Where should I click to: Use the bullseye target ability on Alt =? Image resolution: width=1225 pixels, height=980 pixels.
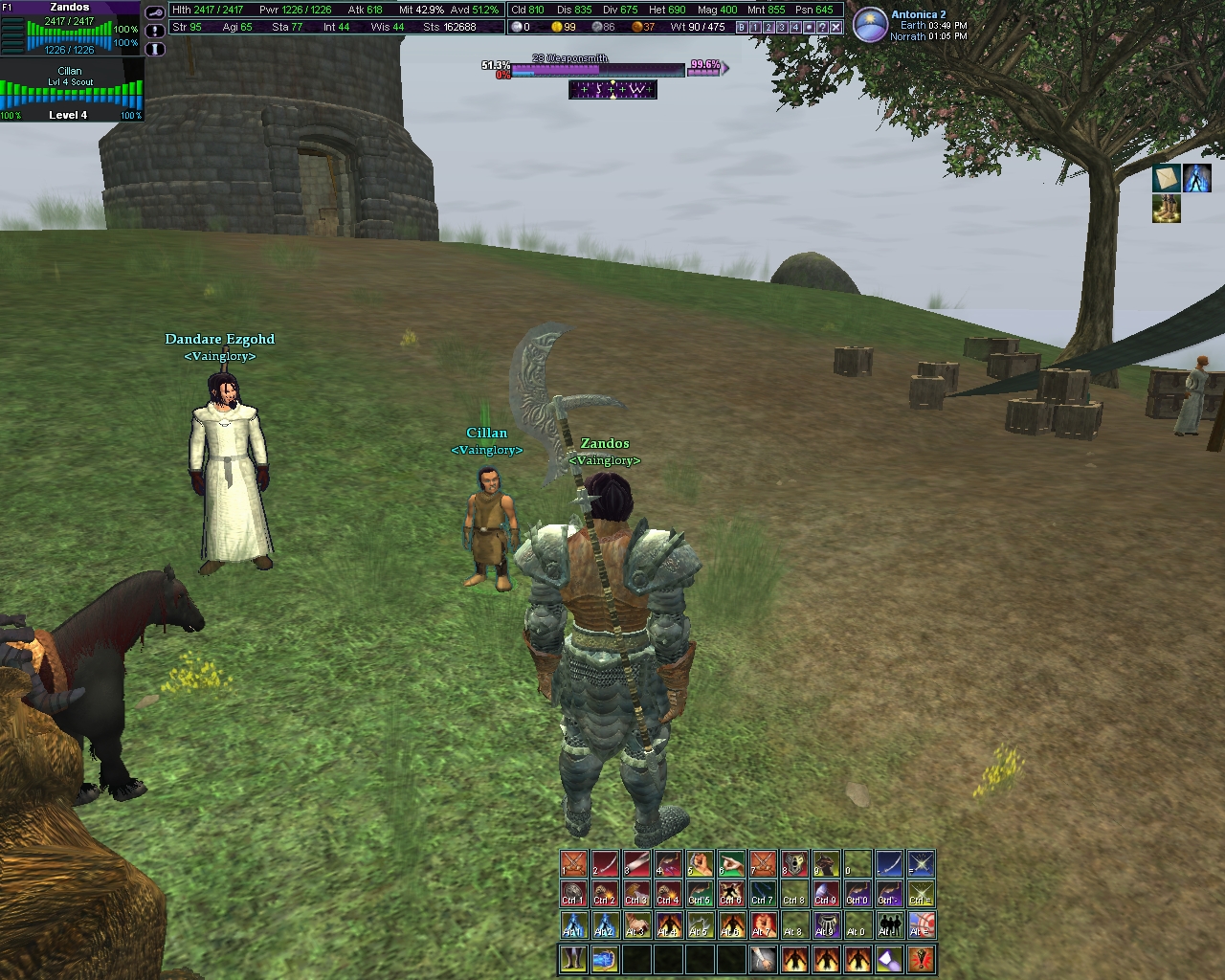click(921, 925)
